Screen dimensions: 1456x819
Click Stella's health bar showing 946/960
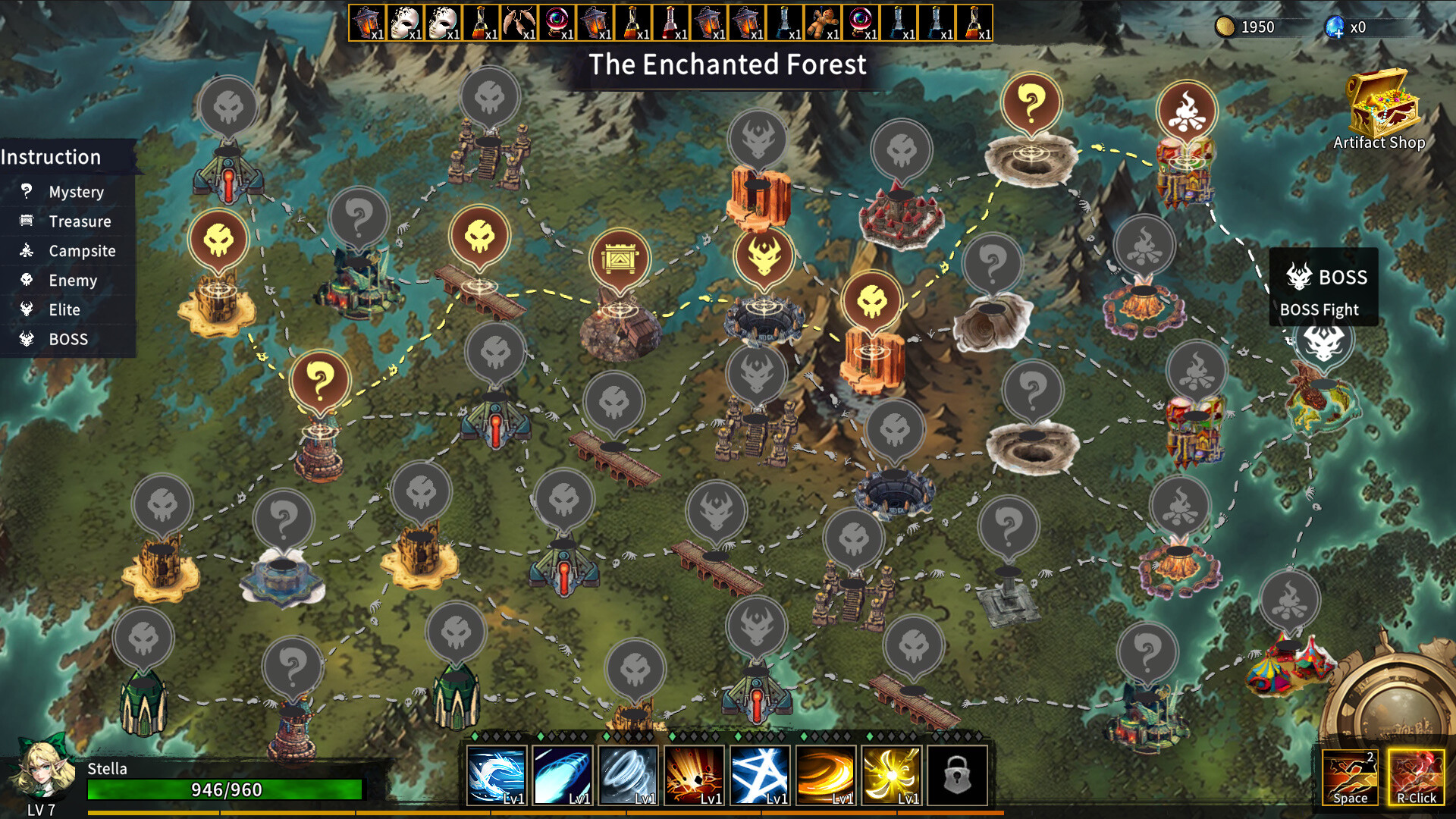click(224, 789)
